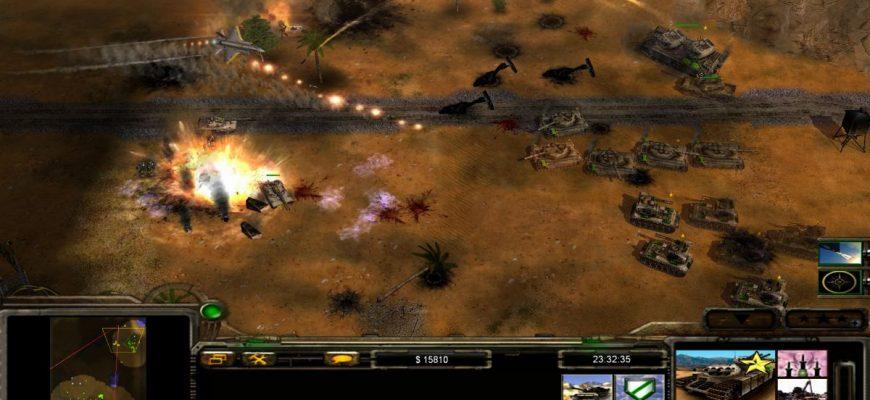Click the radar minimap

point(98,358)
